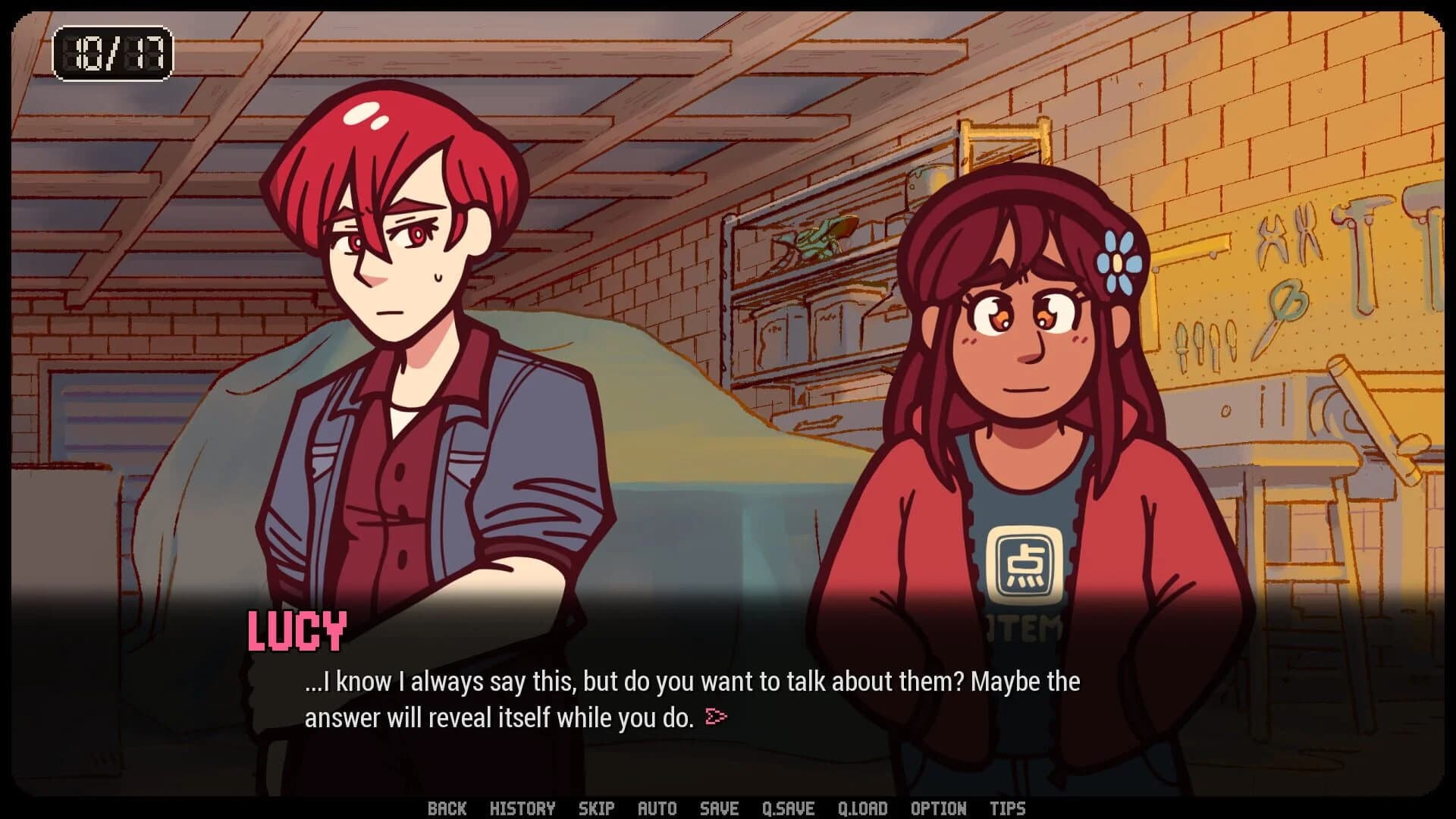The height and width of the screenshot is (819, 1456).
Task: View the TIPS screen
Action: click(x=1008, y=808)
